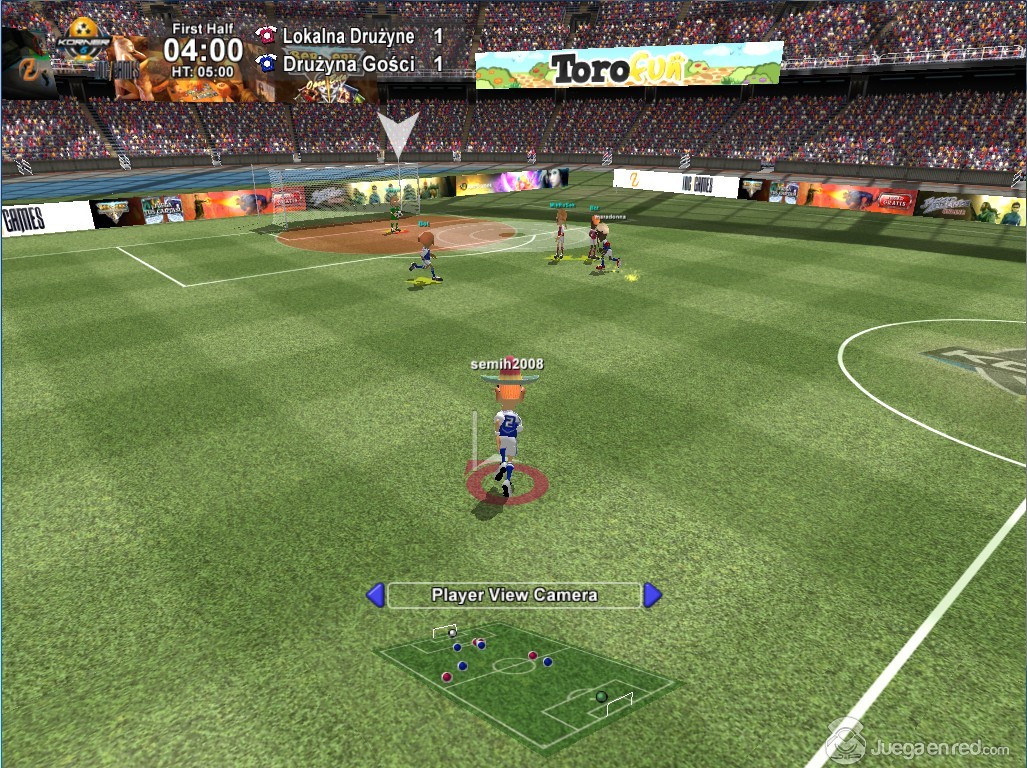The height and width of the screenshot is (768, 1027).
Task: Click the Player View Camera label
Action: (514, 595)
